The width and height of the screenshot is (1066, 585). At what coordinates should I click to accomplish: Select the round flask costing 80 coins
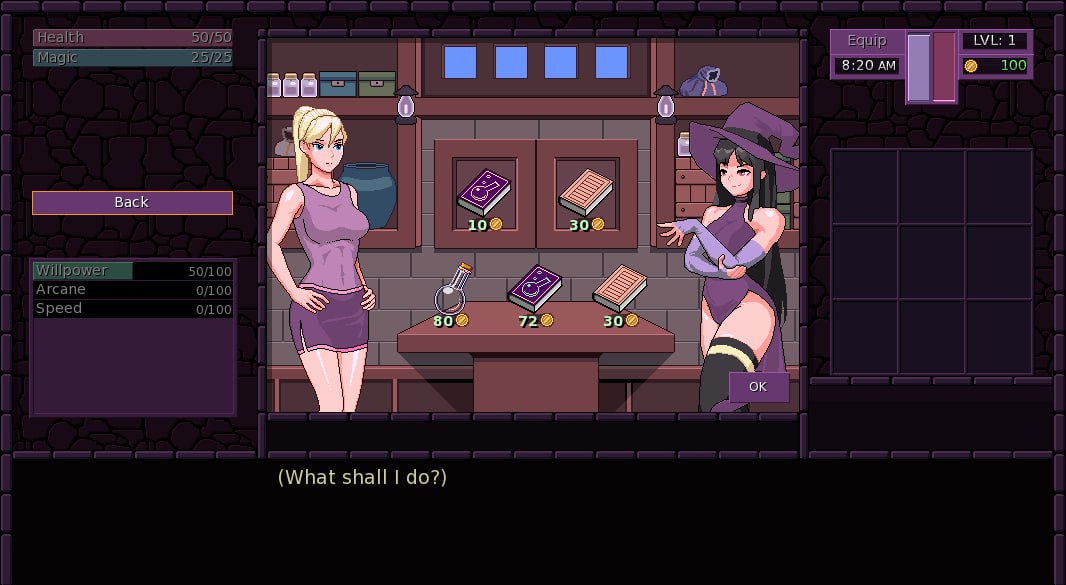(452, 290)
